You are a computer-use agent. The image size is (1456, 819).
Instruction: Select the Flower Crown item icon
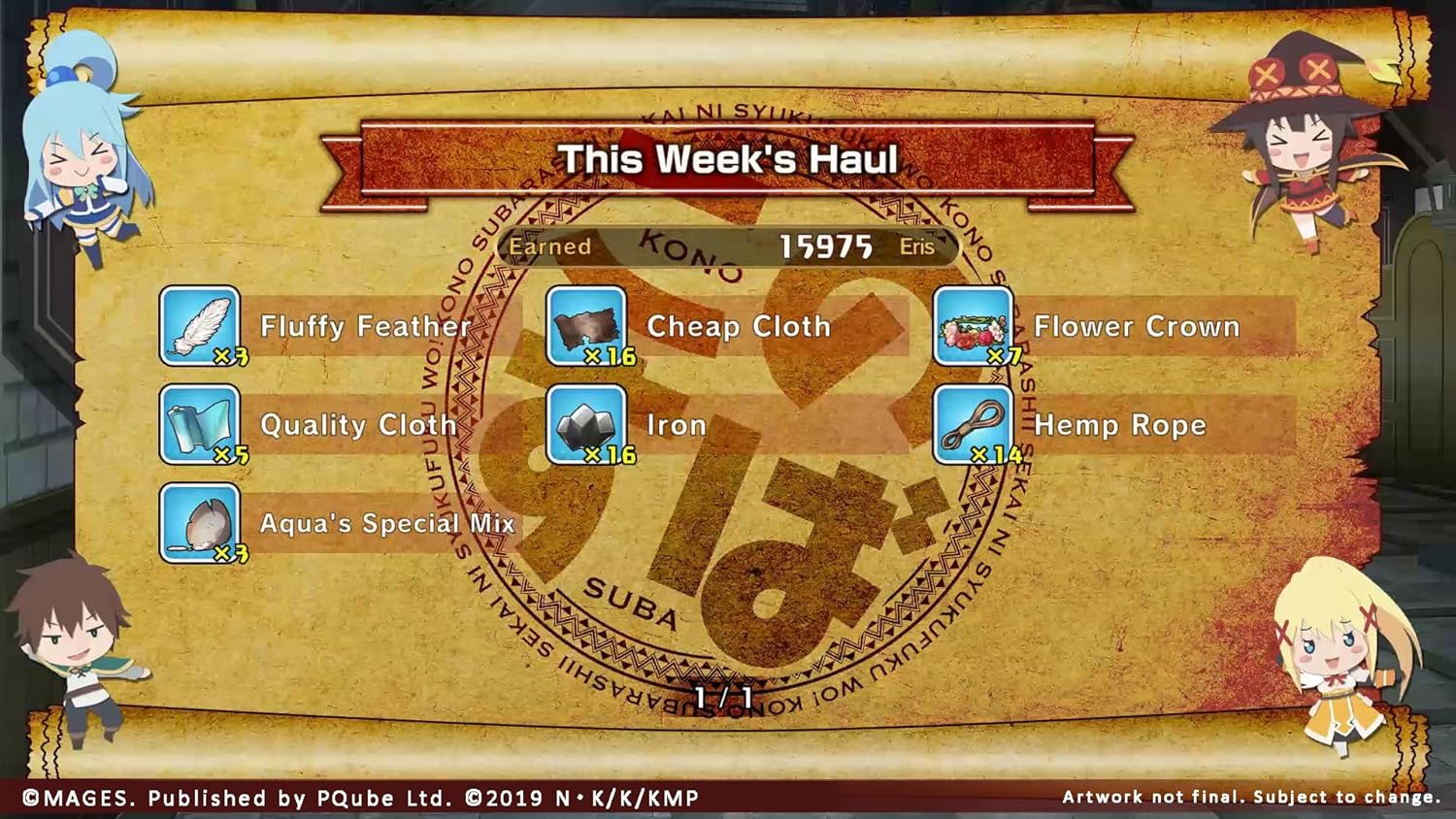point(974,325)
